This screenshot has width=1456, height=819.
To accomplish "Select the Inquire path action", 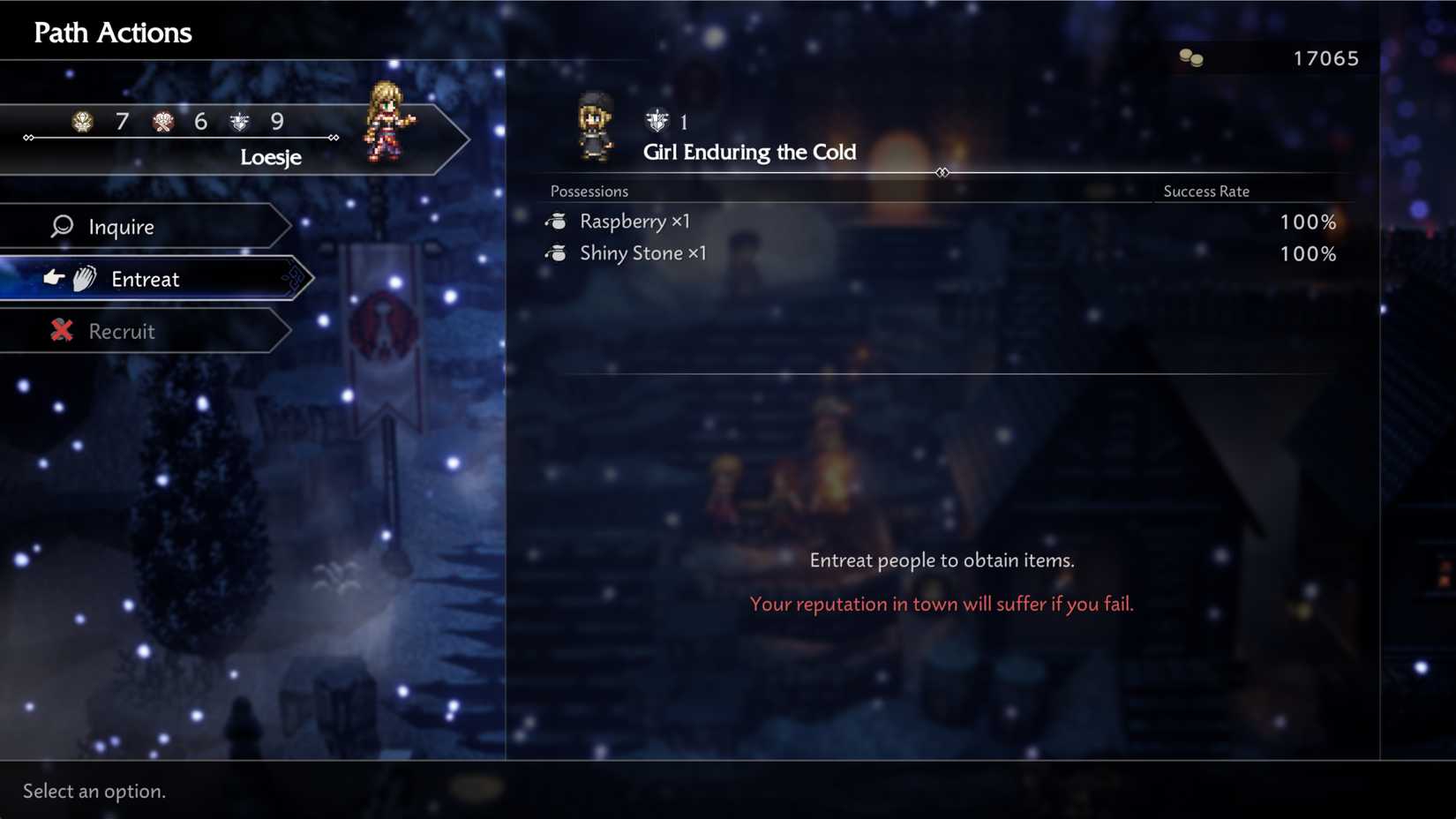I will pos(123,226).
